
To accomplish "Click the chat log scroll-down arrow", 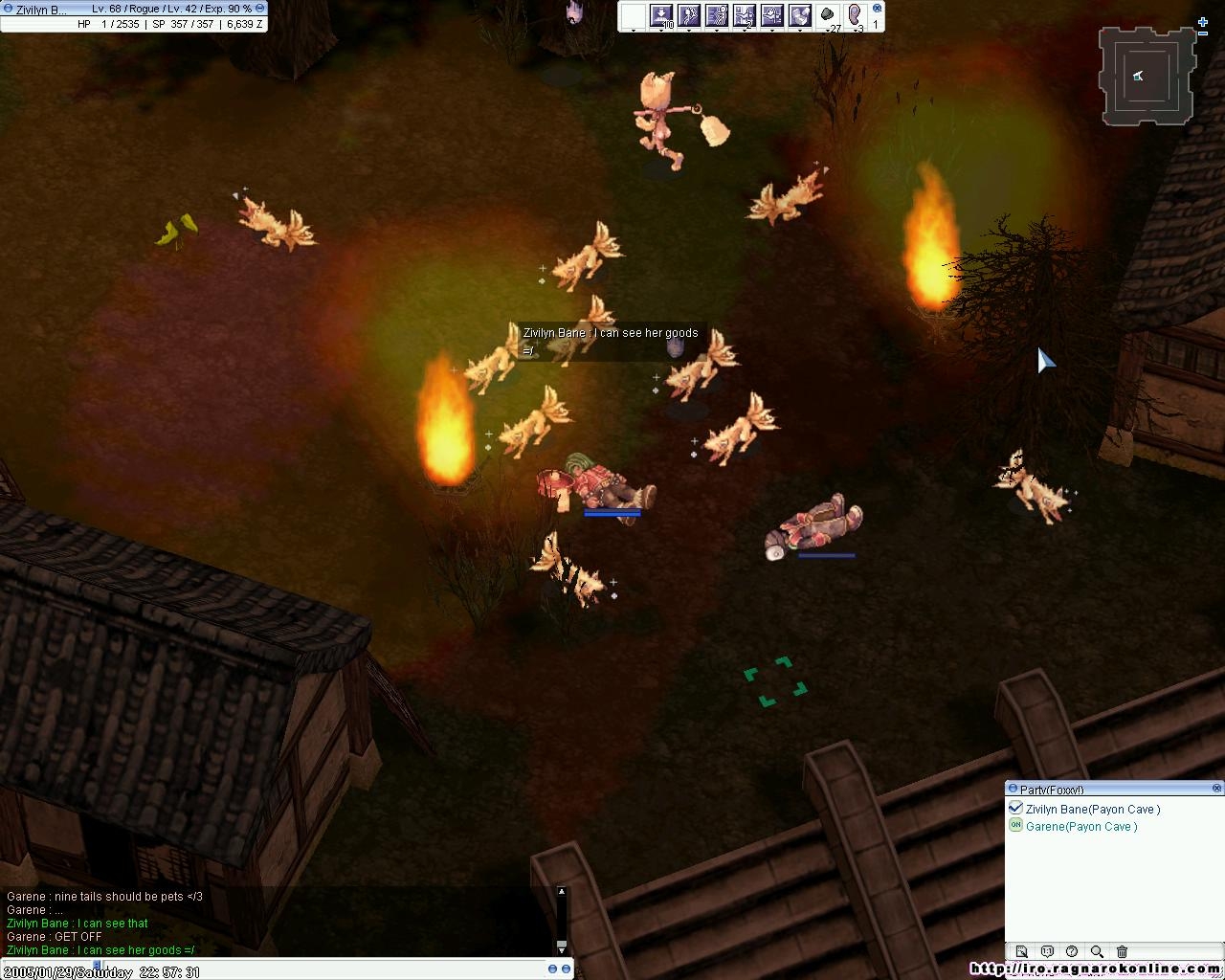I will [x=562, y=947].
